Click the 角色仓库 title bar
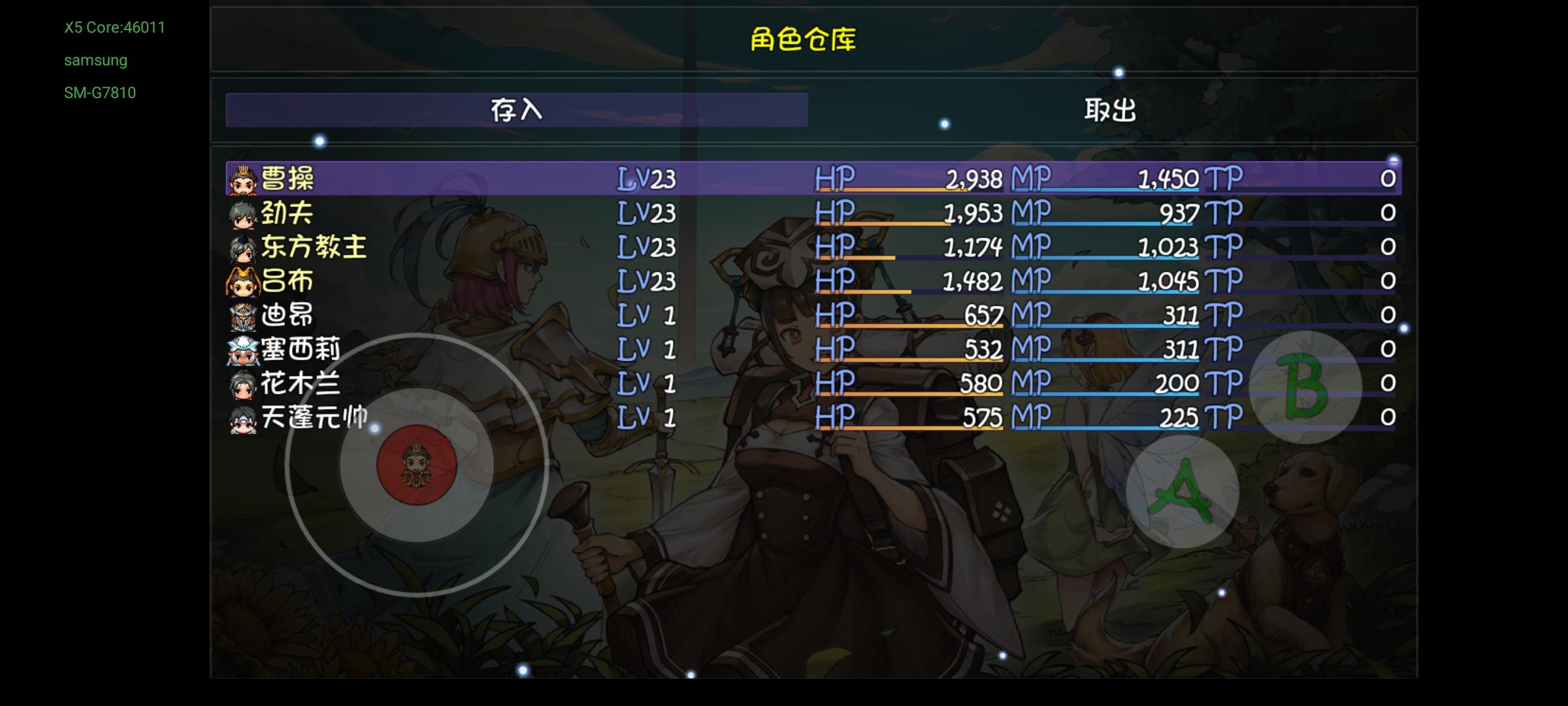Screen dimensions: 1568x706 804,39
